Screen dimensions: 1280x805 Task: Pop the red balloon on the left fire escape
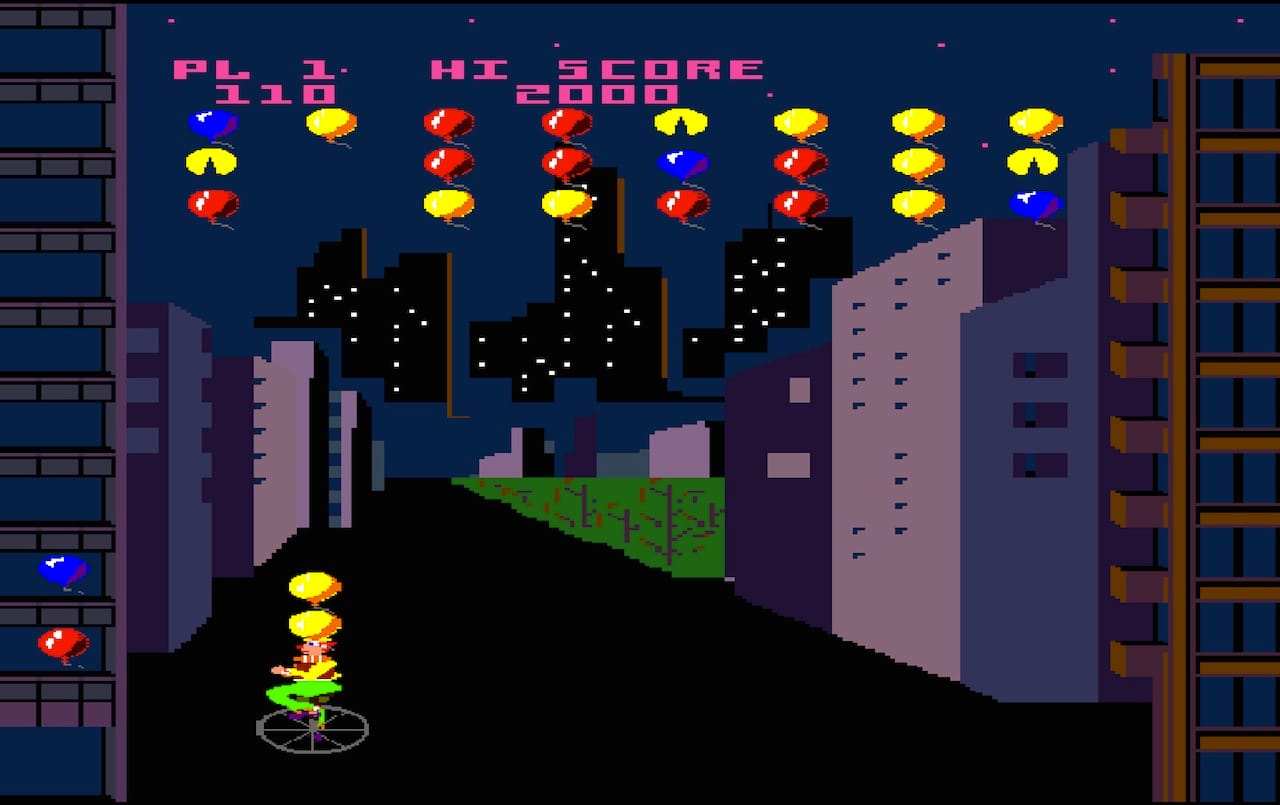pos(62,645)
